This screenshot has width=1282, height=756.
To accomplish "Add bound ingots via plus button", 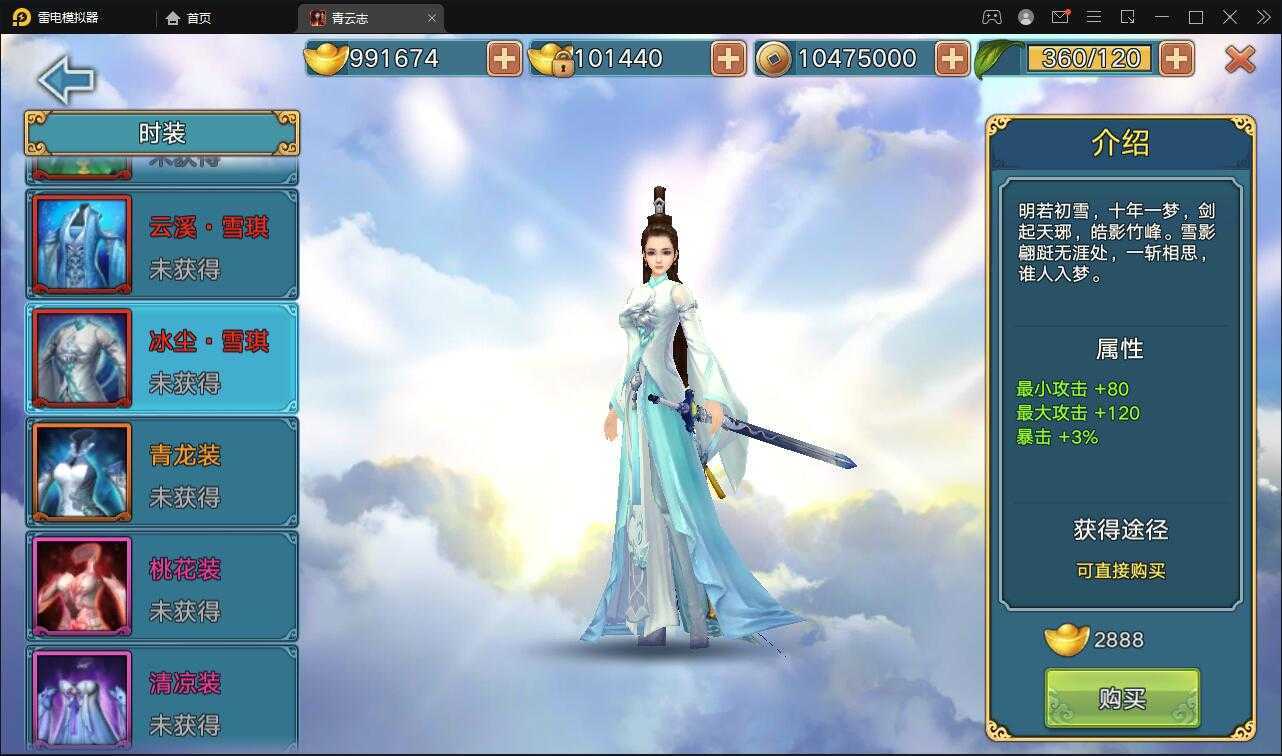I will point(728,59).
